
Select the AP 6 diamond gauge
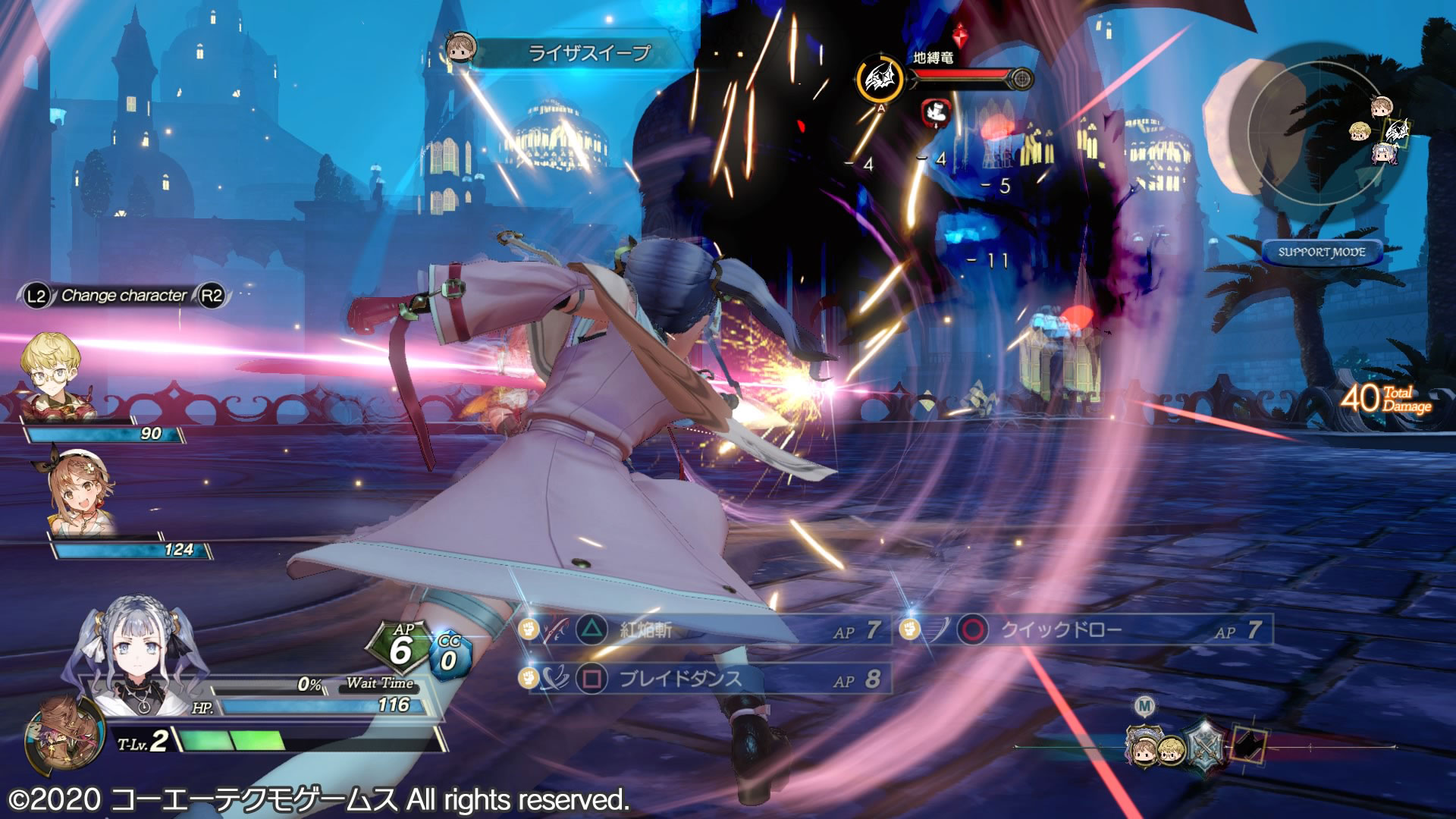(400, 648)
